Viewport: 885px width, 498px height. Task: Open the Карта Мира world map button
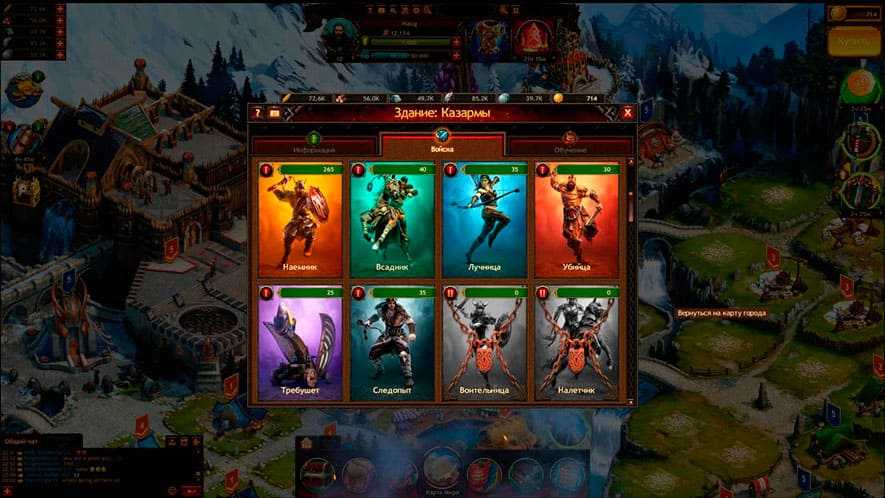pyautogui.click(x=442, y=469)
